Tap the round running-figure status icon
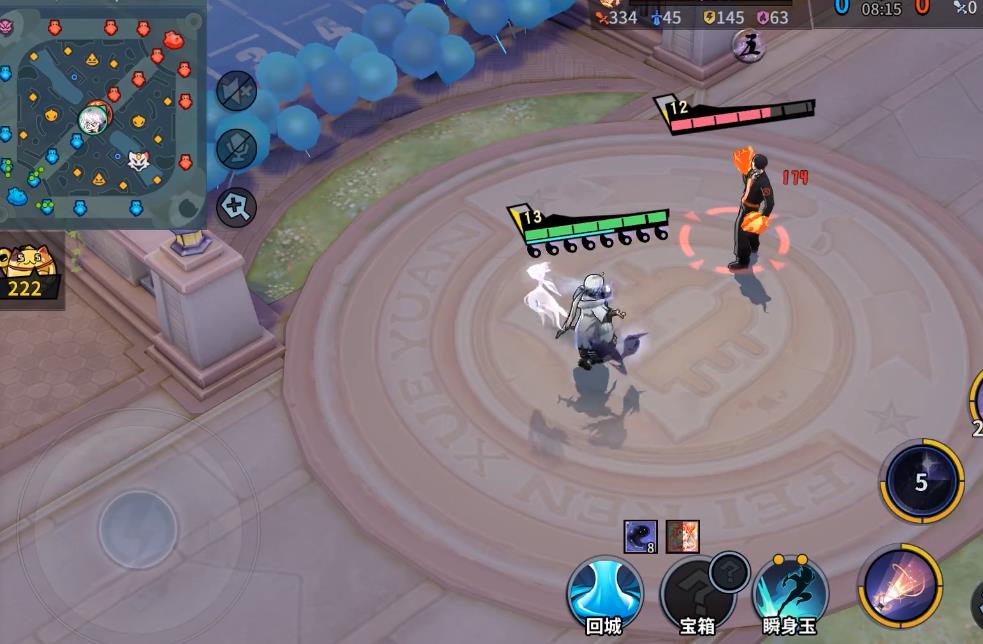 point(747,45)
